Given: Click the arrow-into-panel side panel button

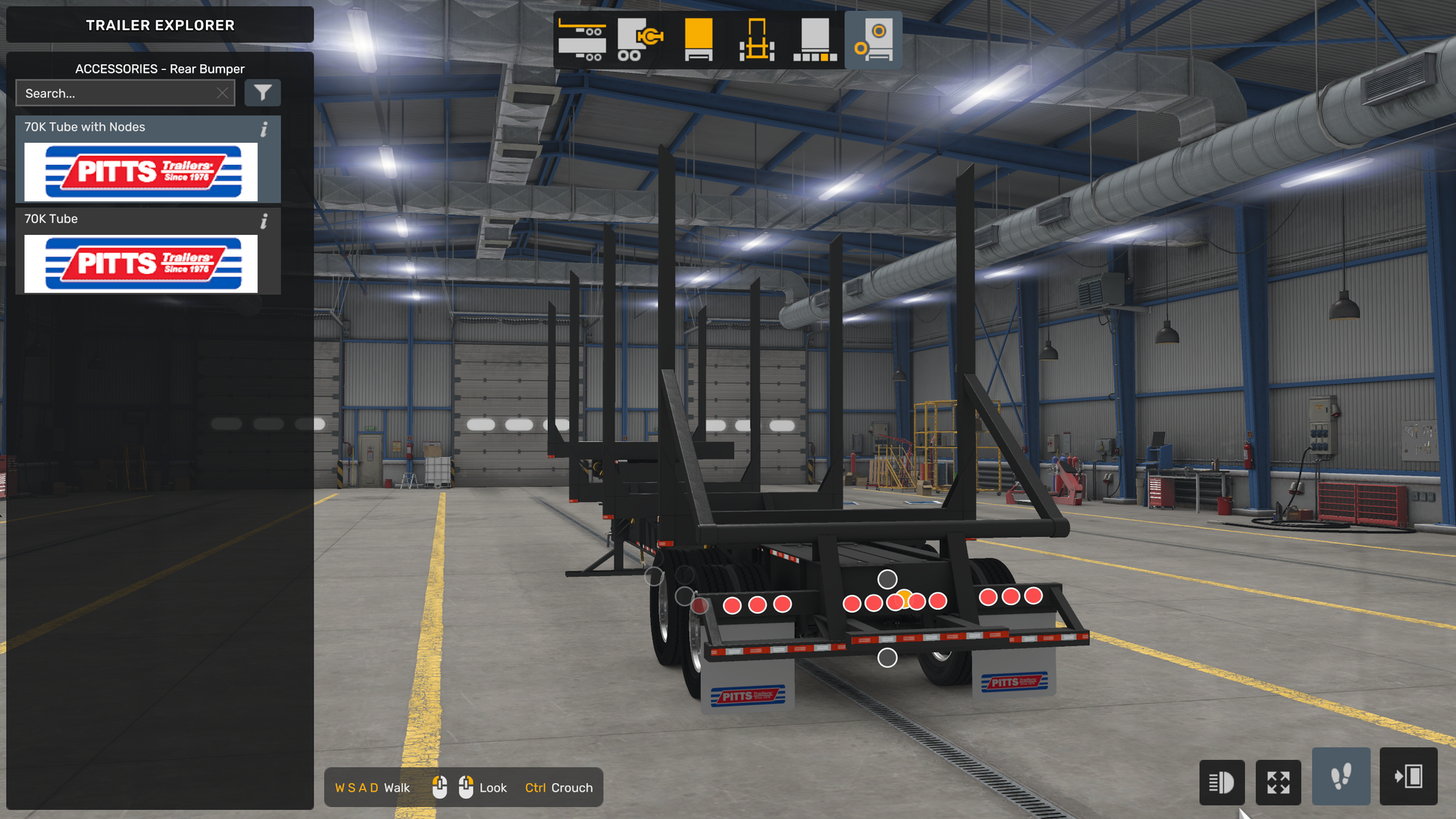Looking at the screenshot, I should point(1408,776).
